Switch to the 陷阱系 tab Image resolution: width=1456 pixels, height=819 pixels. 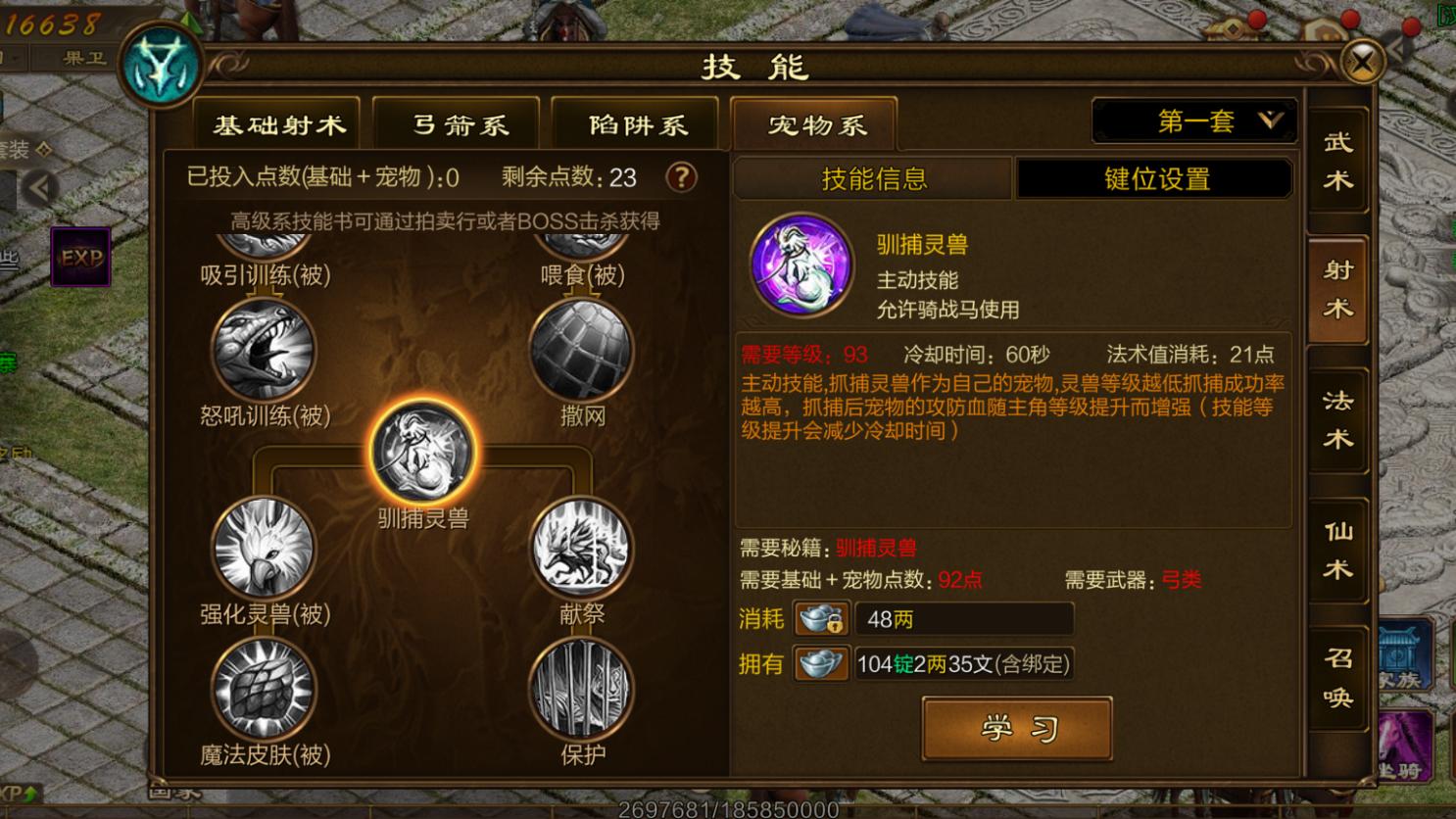tap(635, 122)
